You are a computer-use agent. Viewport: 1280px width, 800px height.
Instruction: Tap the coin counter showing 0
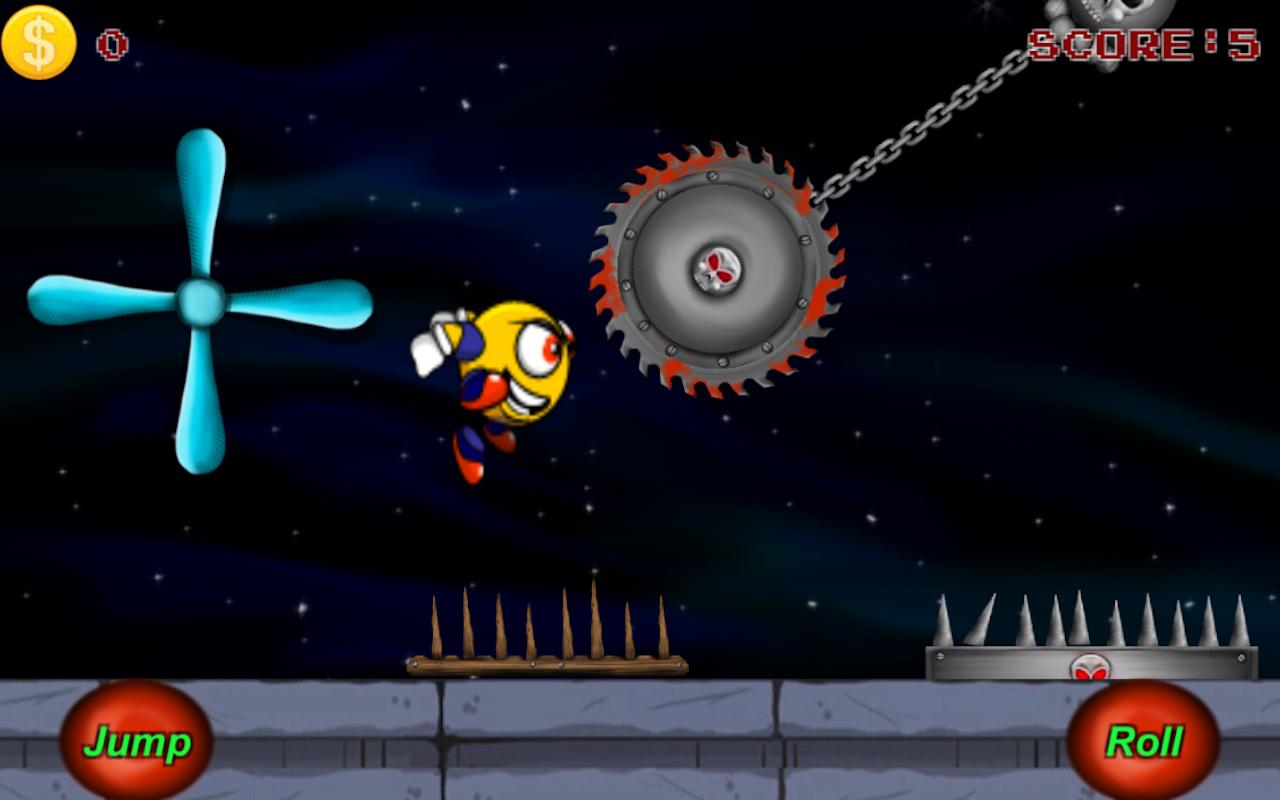[x=113, y=42]
